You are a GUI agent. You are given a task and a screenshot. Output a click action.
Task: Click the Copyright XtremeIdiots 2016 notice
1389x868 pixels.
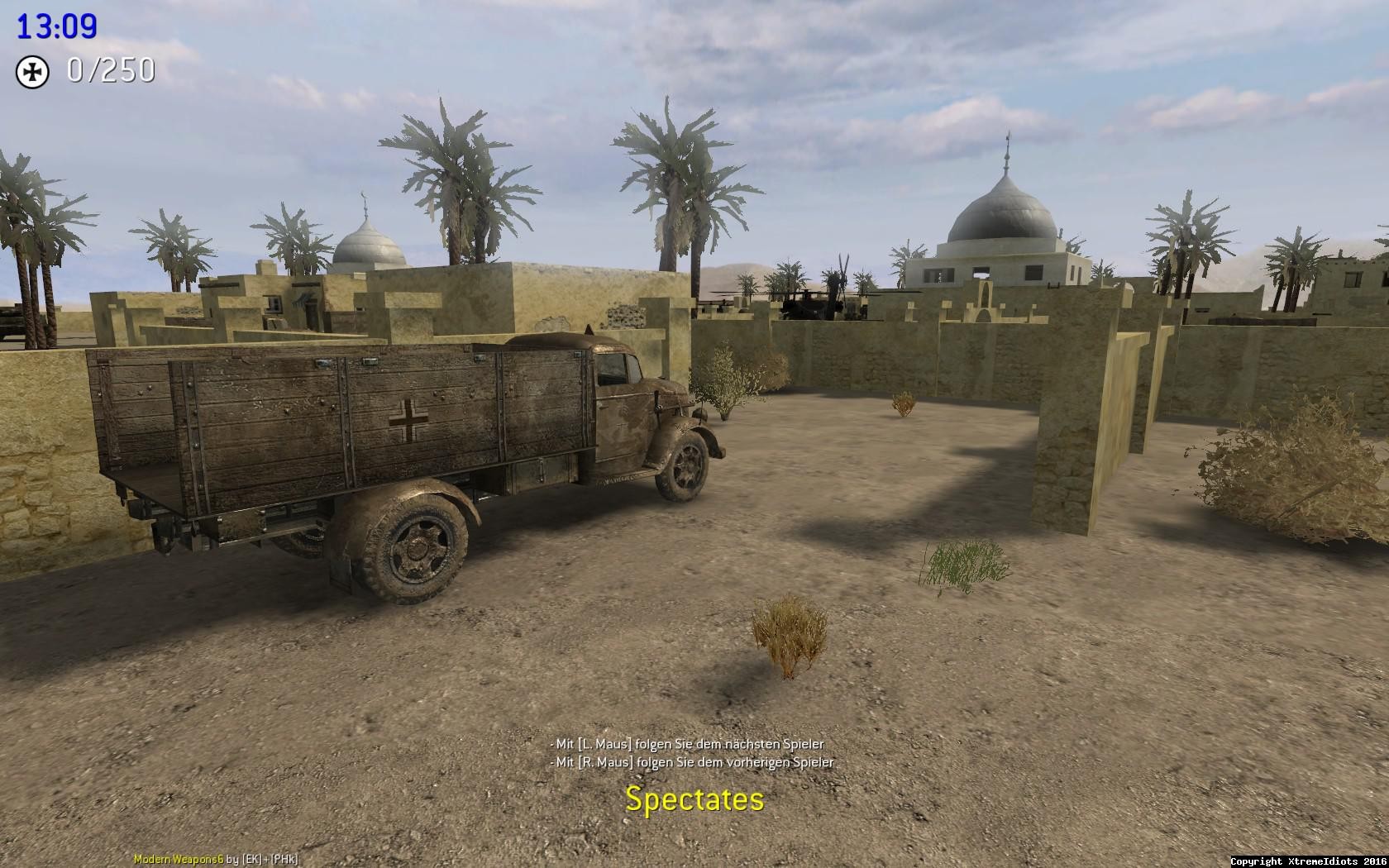tap(1308, 860)
